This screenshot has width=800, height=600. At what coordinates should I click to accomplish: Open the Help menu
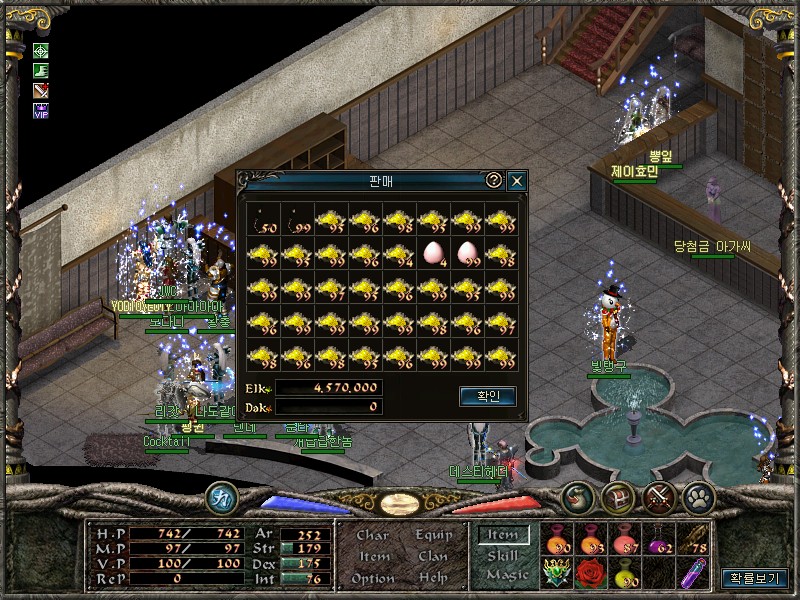432,577
